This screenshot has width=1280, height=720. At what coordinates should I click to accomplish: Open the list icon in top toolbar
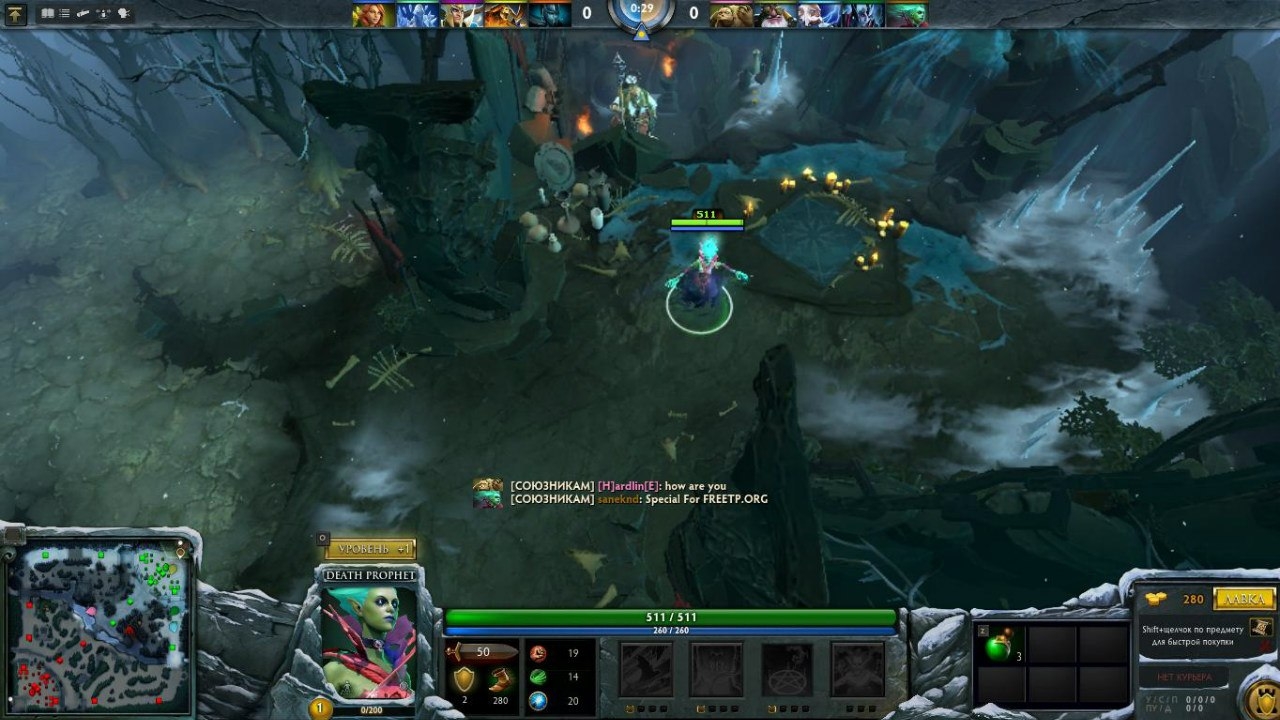click(x=65, y=14)
